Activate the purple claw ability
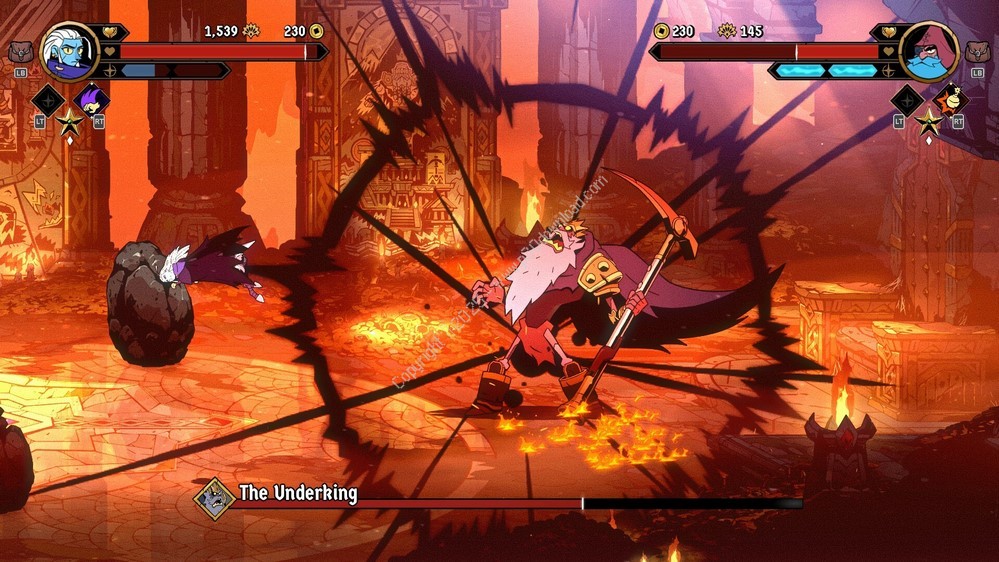 tap(90, 100)
